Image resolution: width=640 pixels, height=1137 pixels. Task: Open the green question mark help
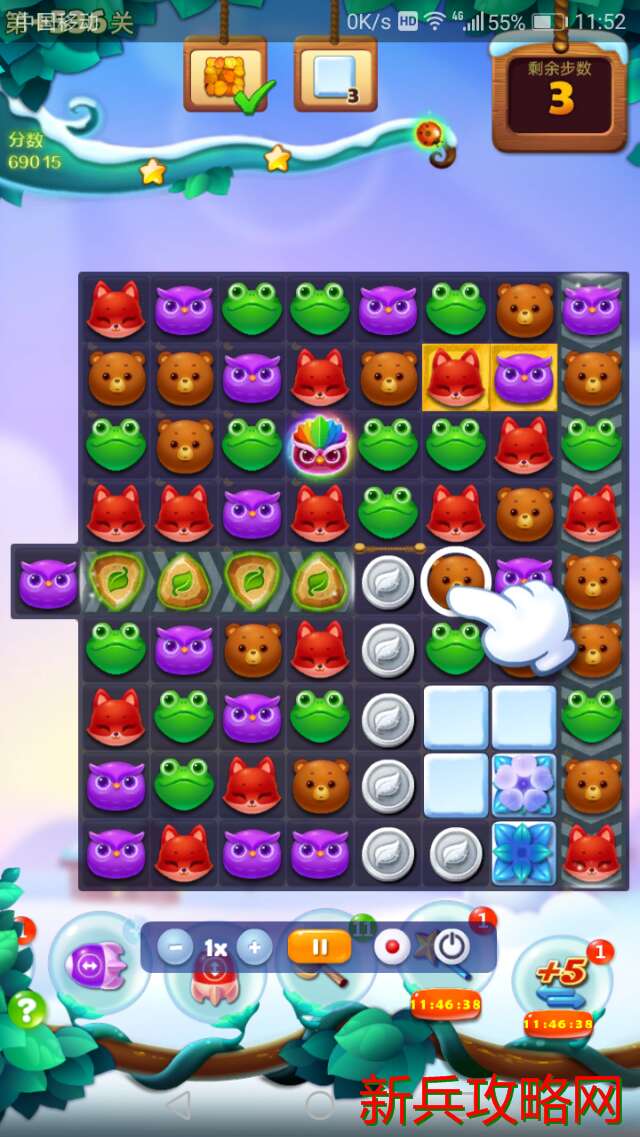coord(27,1010)
